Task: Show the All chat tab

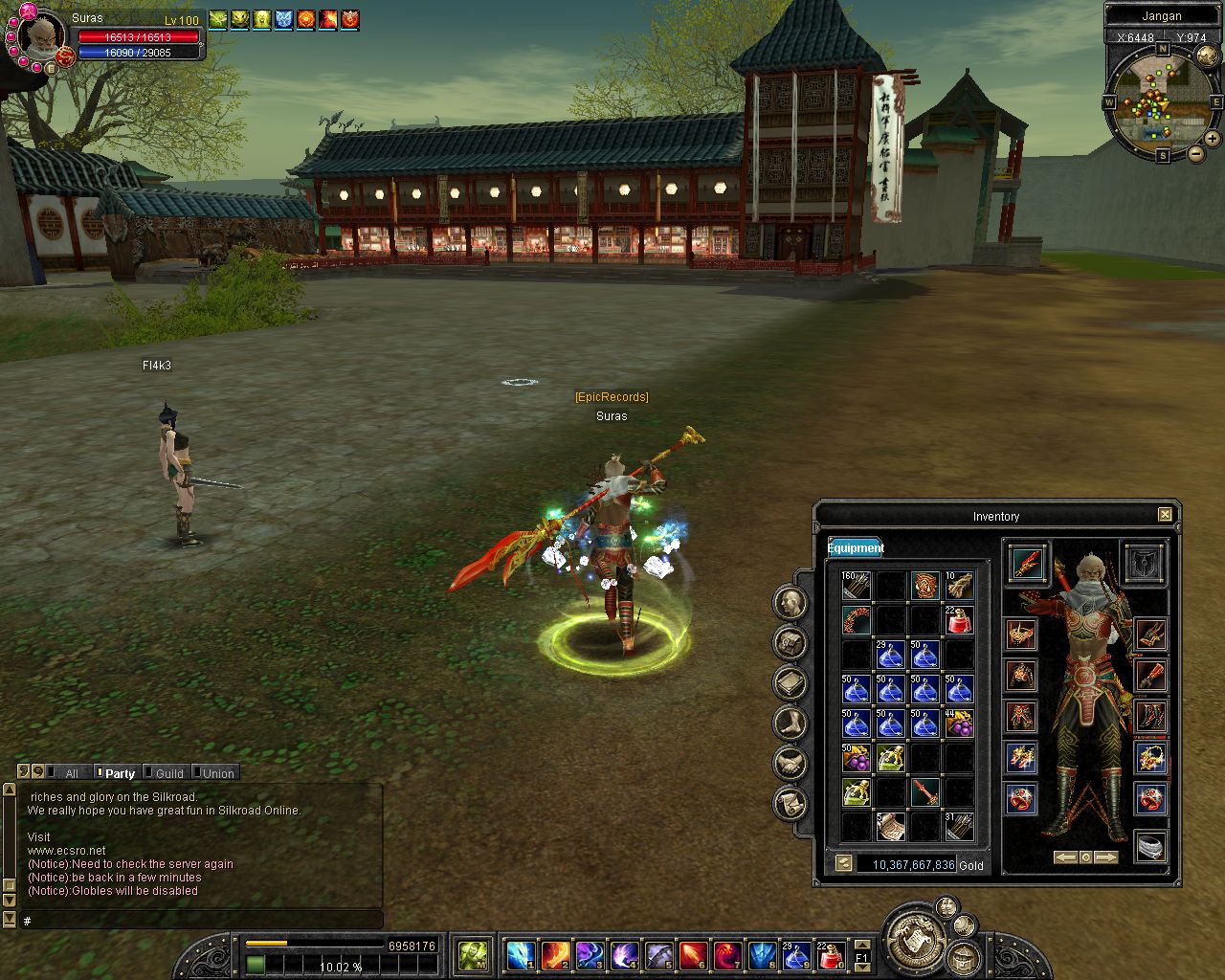Action: 71,773
